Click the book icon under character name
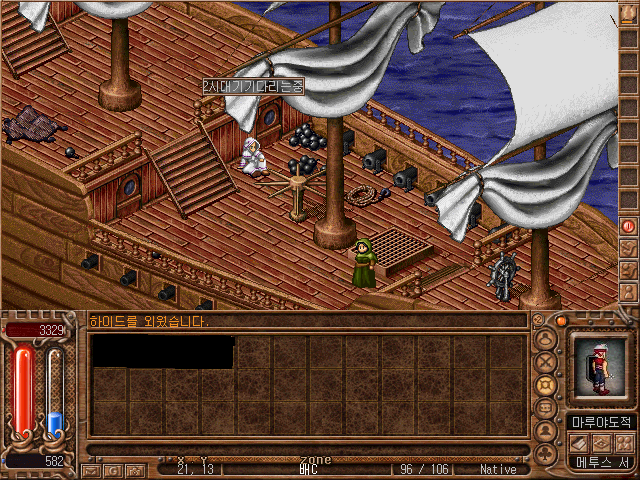 (x=580, y=442)
